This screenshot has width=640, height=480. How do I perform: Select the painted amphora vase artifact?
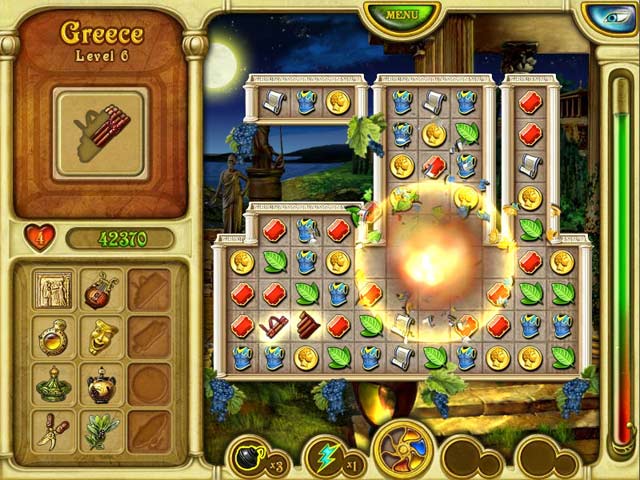[x=100, y=385]
